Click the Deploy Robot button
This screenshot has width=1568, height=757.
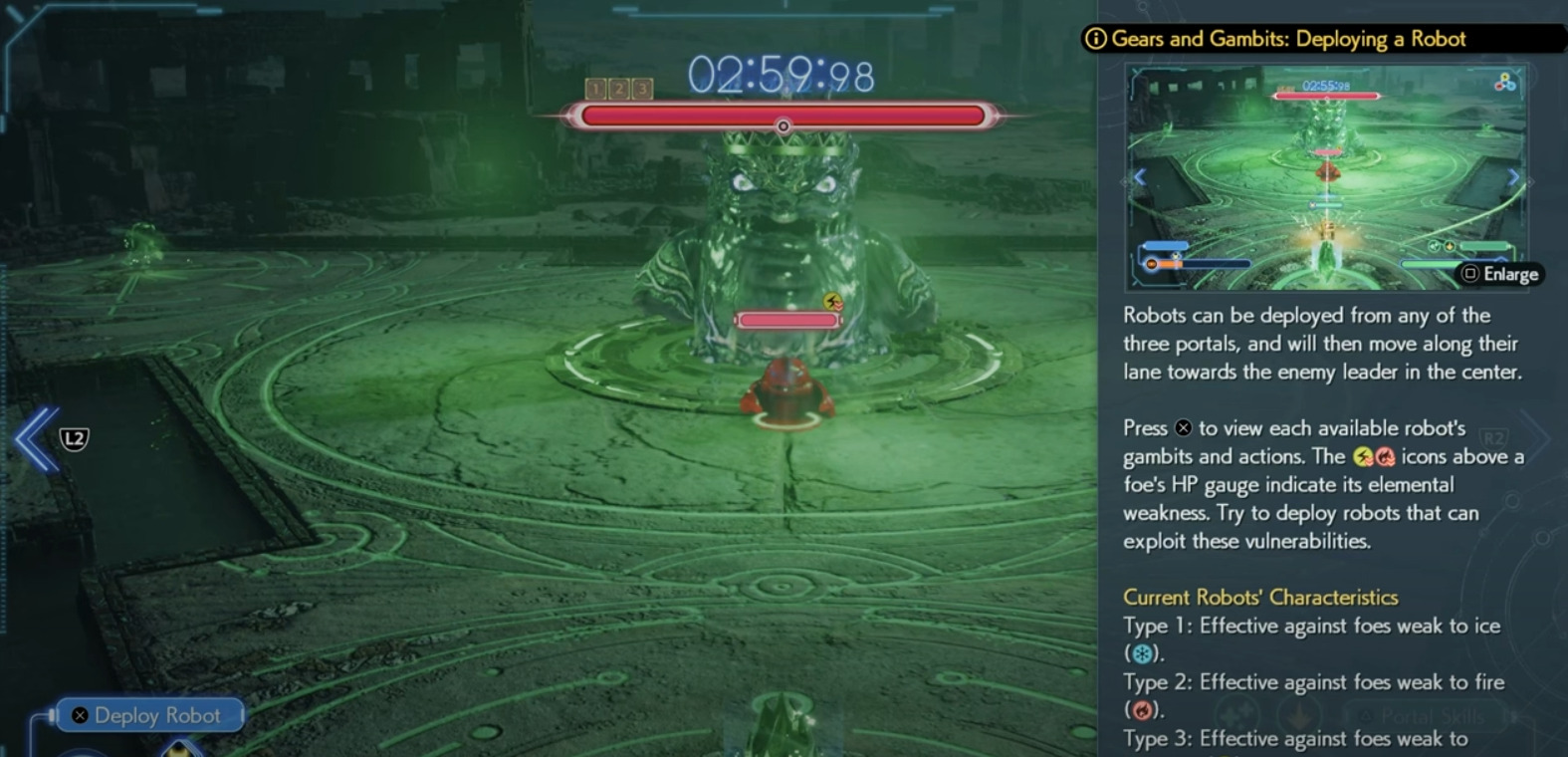[x=149, y=715]
